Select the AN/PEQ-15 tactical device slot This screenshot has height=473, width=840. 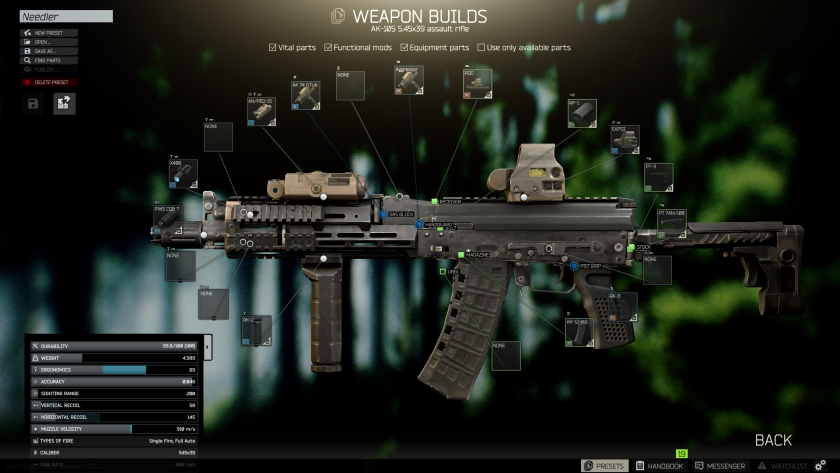pyautogui.click(x=261, y=112)
